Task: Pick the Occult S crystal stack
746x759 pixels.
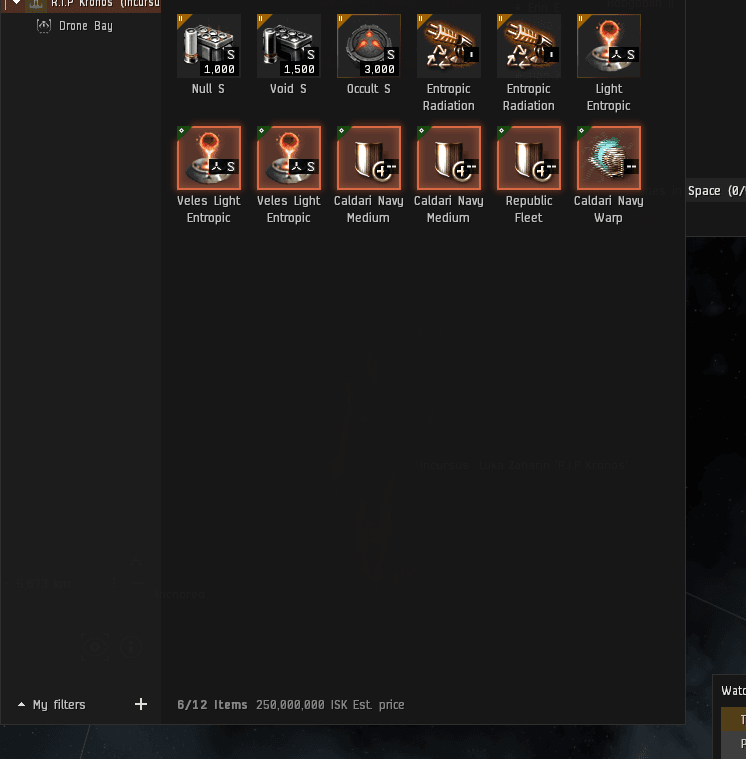Action: point(369,46)
